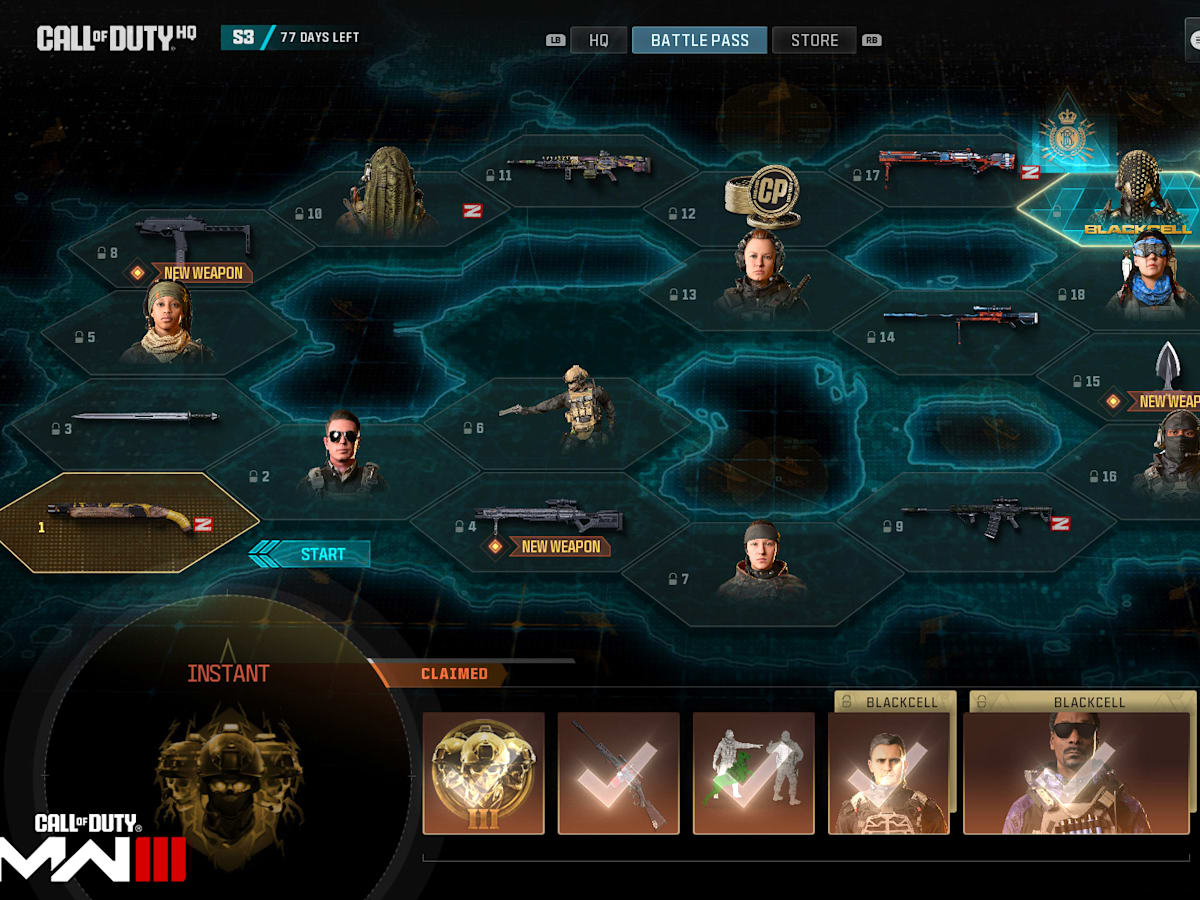1200x900 pixels.
Task: Switch to the HQ tab
Action: point(598,40)
